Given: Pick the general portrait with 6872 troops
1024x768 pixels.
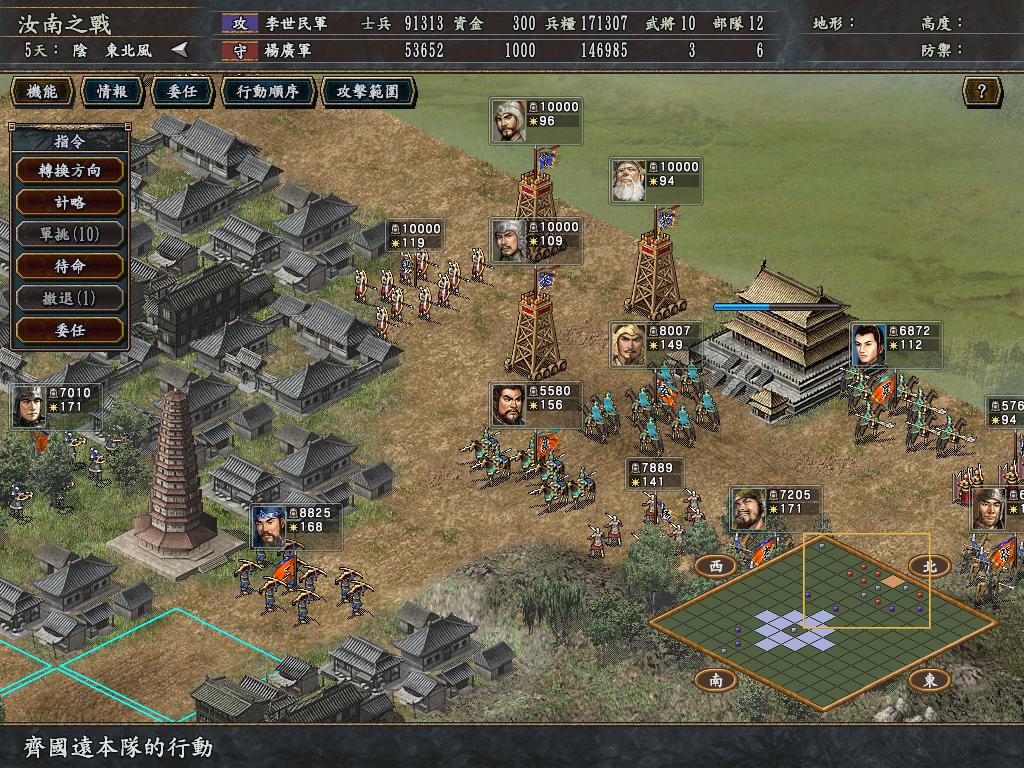Looking at the screenshot, I should 869,344.
